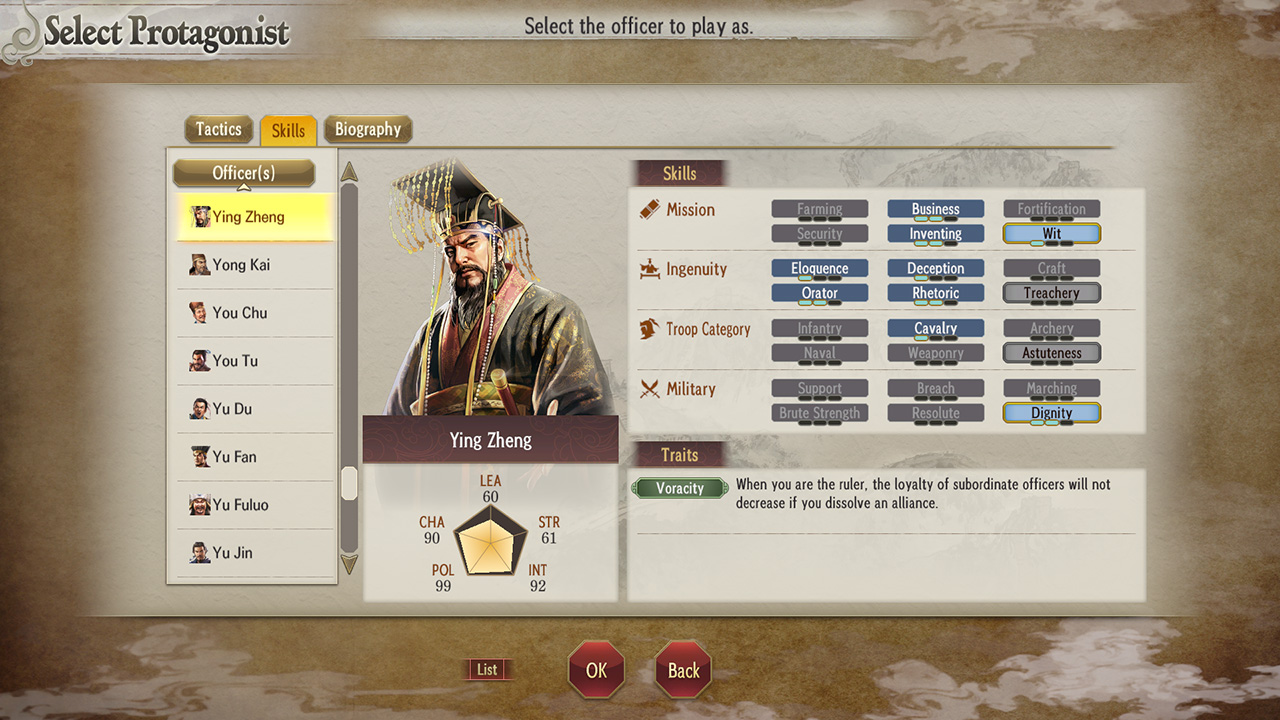Open the Biography tab

coord(368,129)
